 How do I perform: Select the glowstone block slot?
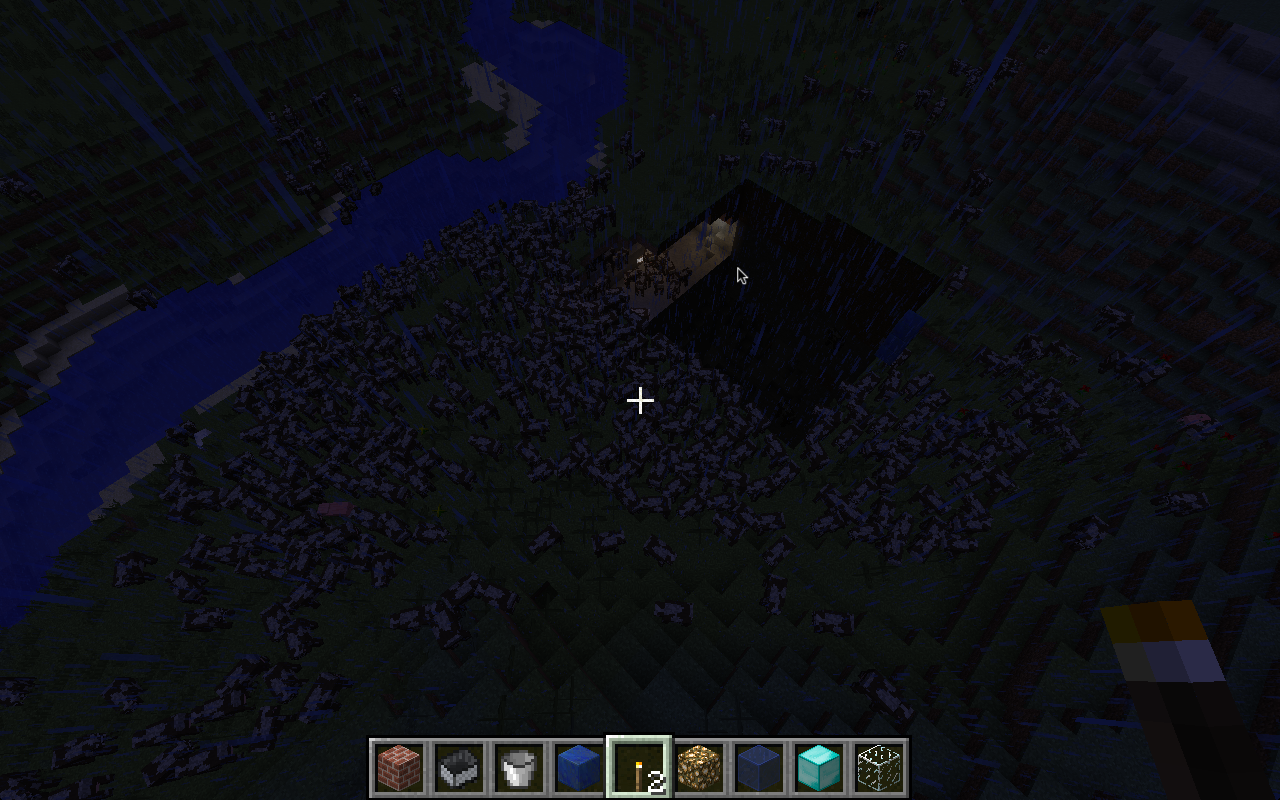(x=699, y=768)
